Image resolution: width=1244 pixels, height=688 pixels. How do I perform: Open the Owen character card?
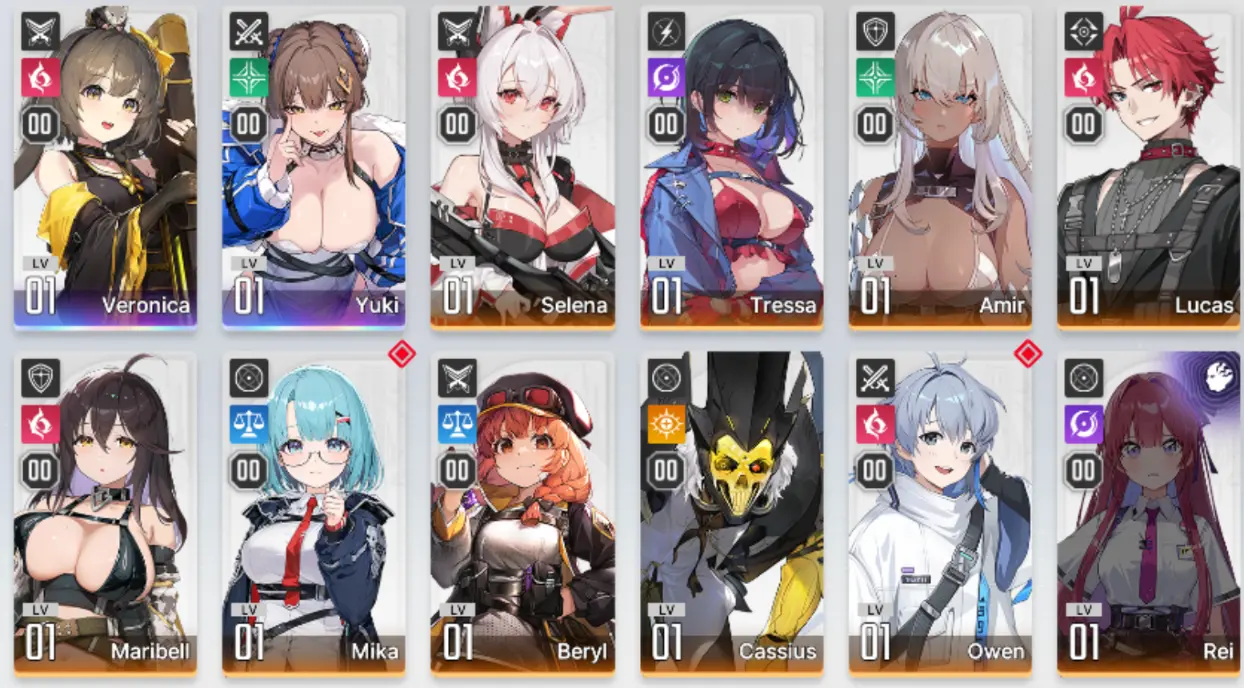point(940,512)
